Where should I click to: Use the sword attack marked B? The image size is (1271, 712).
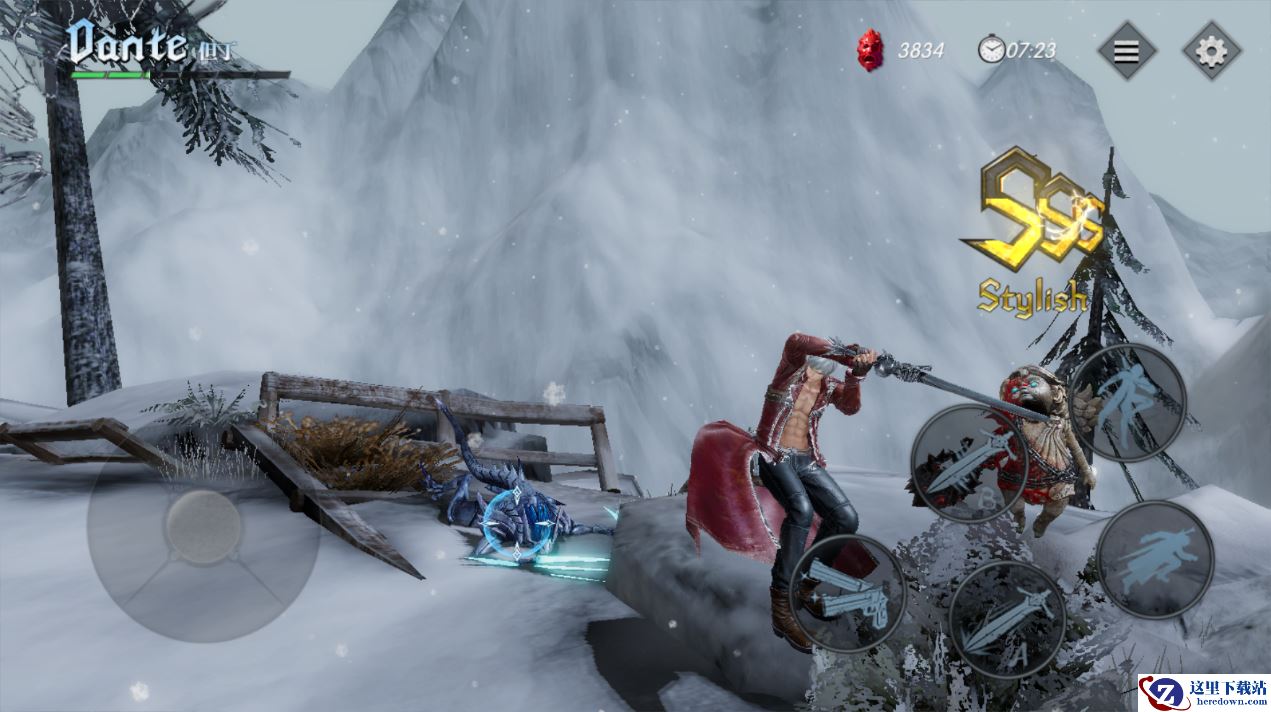[969, 464]
